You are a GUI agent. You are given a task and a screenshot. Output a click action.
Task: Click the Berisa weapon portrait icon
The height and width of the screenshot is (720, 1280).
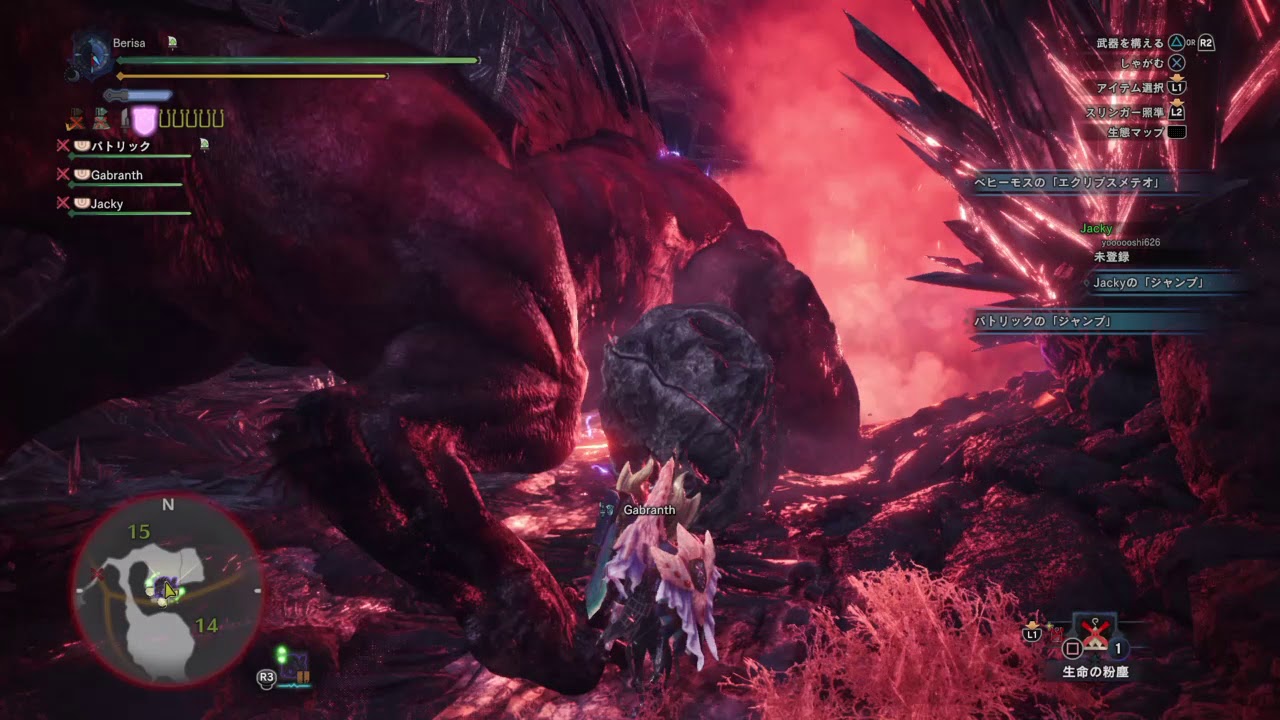tap(91, 55)
